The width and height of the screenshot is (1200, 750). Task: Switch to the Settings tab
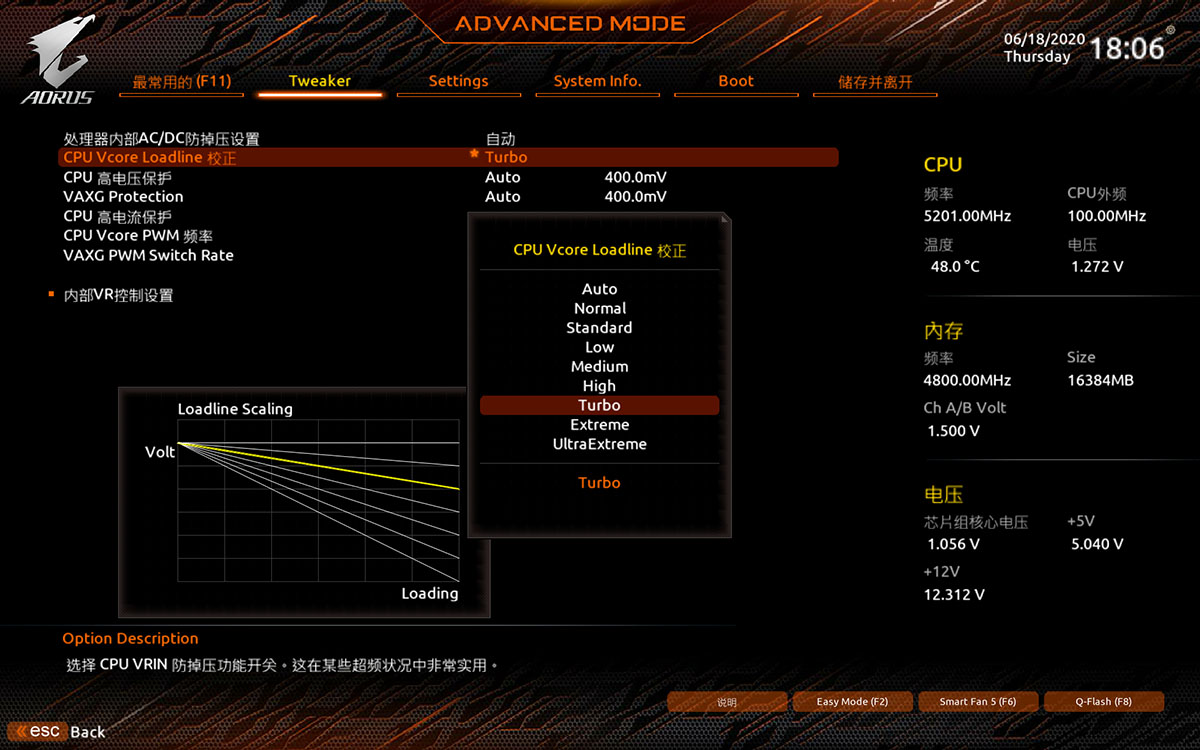click(x=458, y=81)
